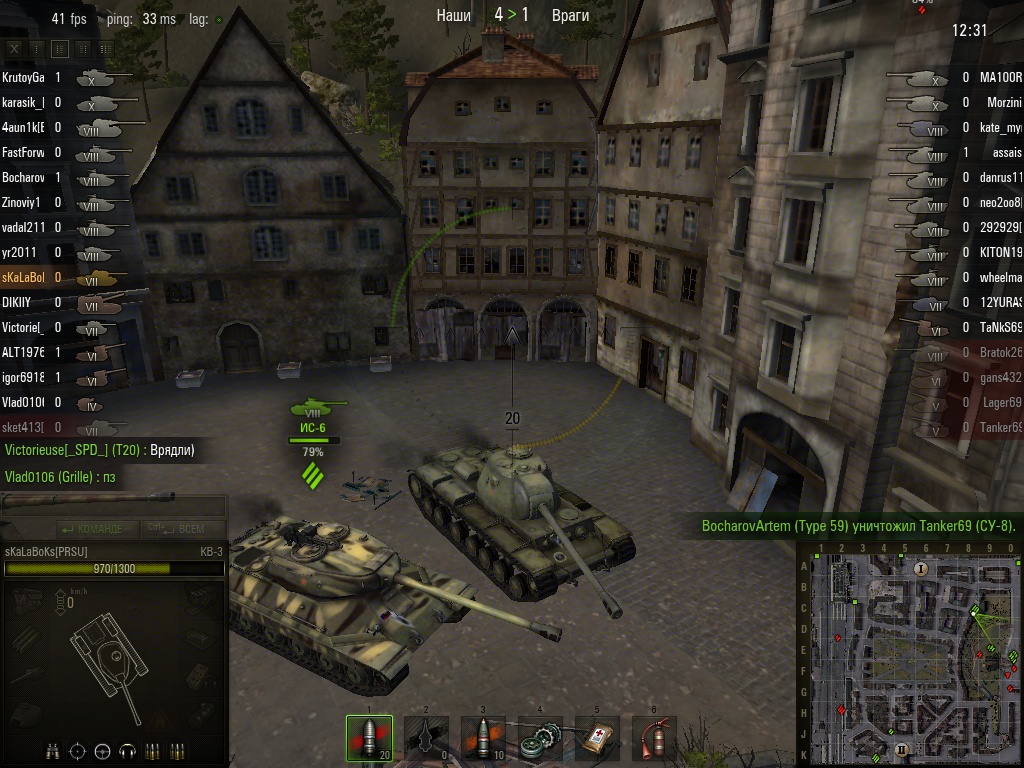Switch to the high-explosive shell with 10 rounds
The image size is (1024, 768).
483,739
